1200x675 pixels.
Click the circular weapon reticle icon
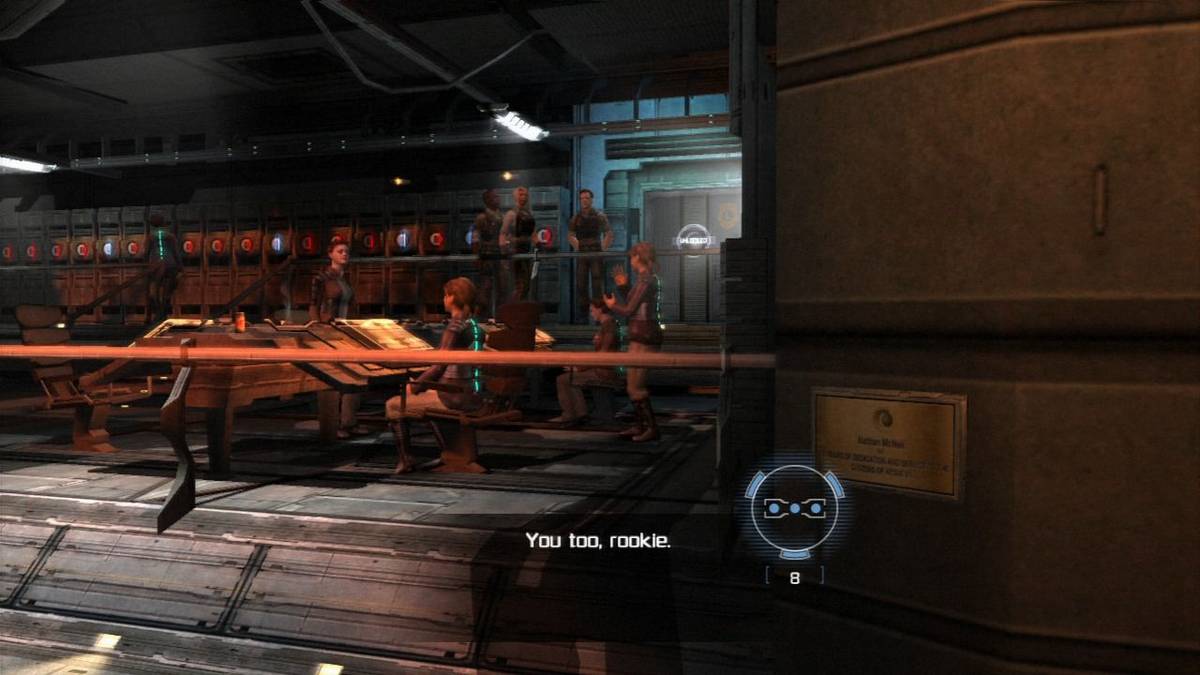point(794,510)
